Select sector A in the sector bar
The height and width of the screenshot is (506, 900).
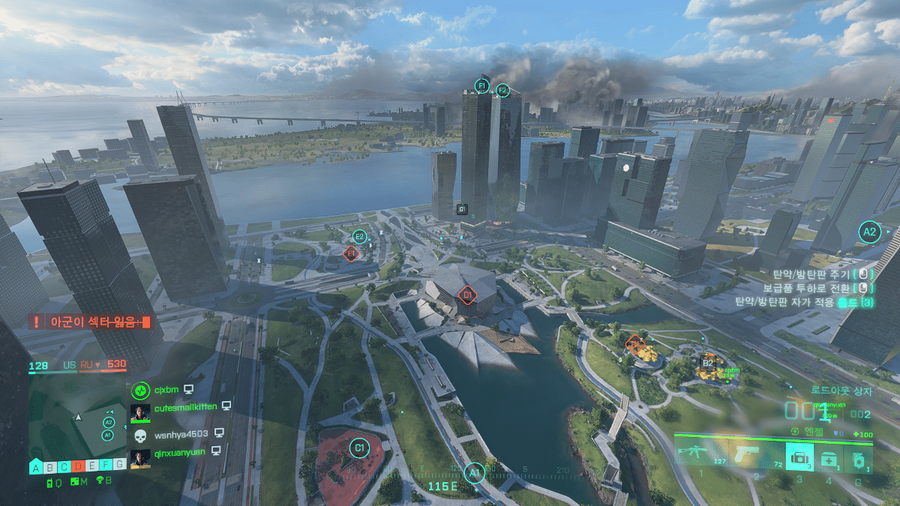(36, 465)
